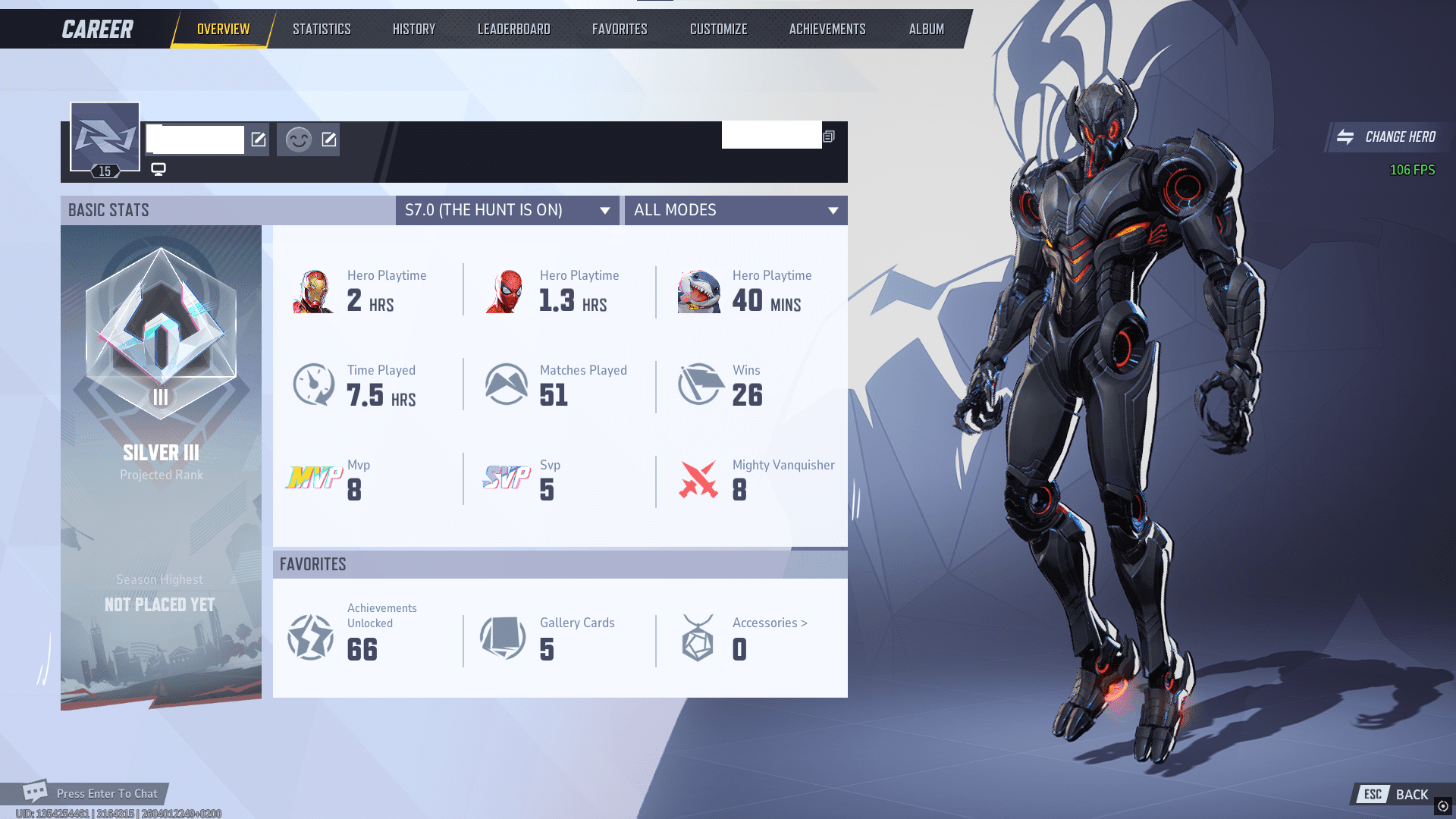Click the Iron Man hero playtime portrait
Viewport: 1456px width, 819px height.
tap(315, 291)
